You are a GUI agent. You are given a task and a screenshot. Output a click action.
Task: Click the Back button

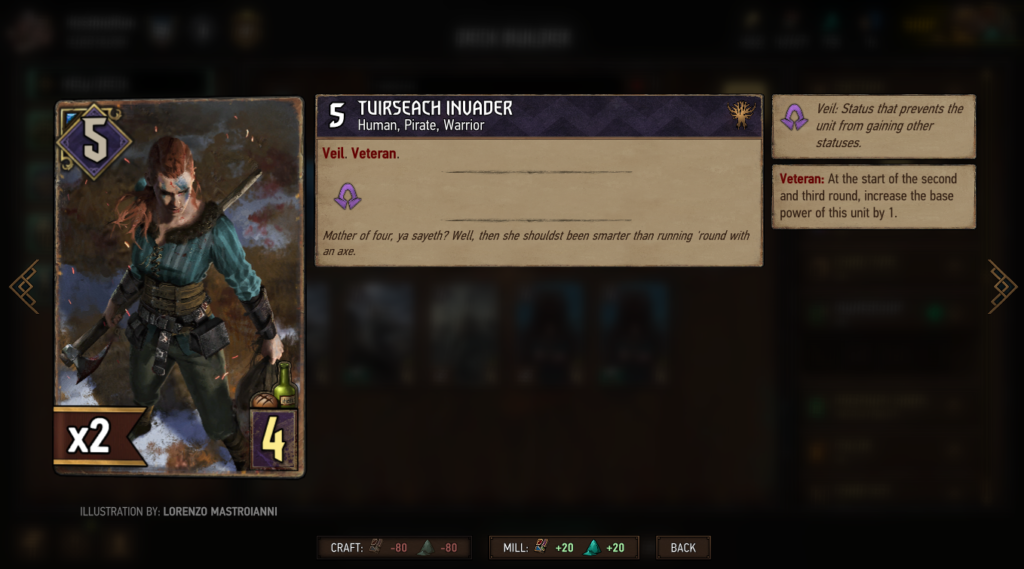point(683,547)
